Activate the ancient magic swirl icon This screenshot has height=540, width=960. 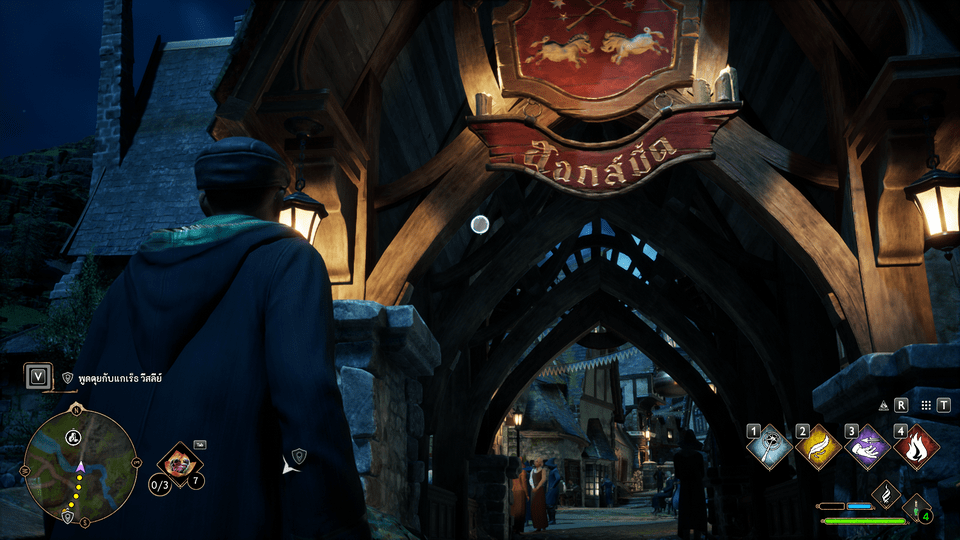click(x=885, y=494)
